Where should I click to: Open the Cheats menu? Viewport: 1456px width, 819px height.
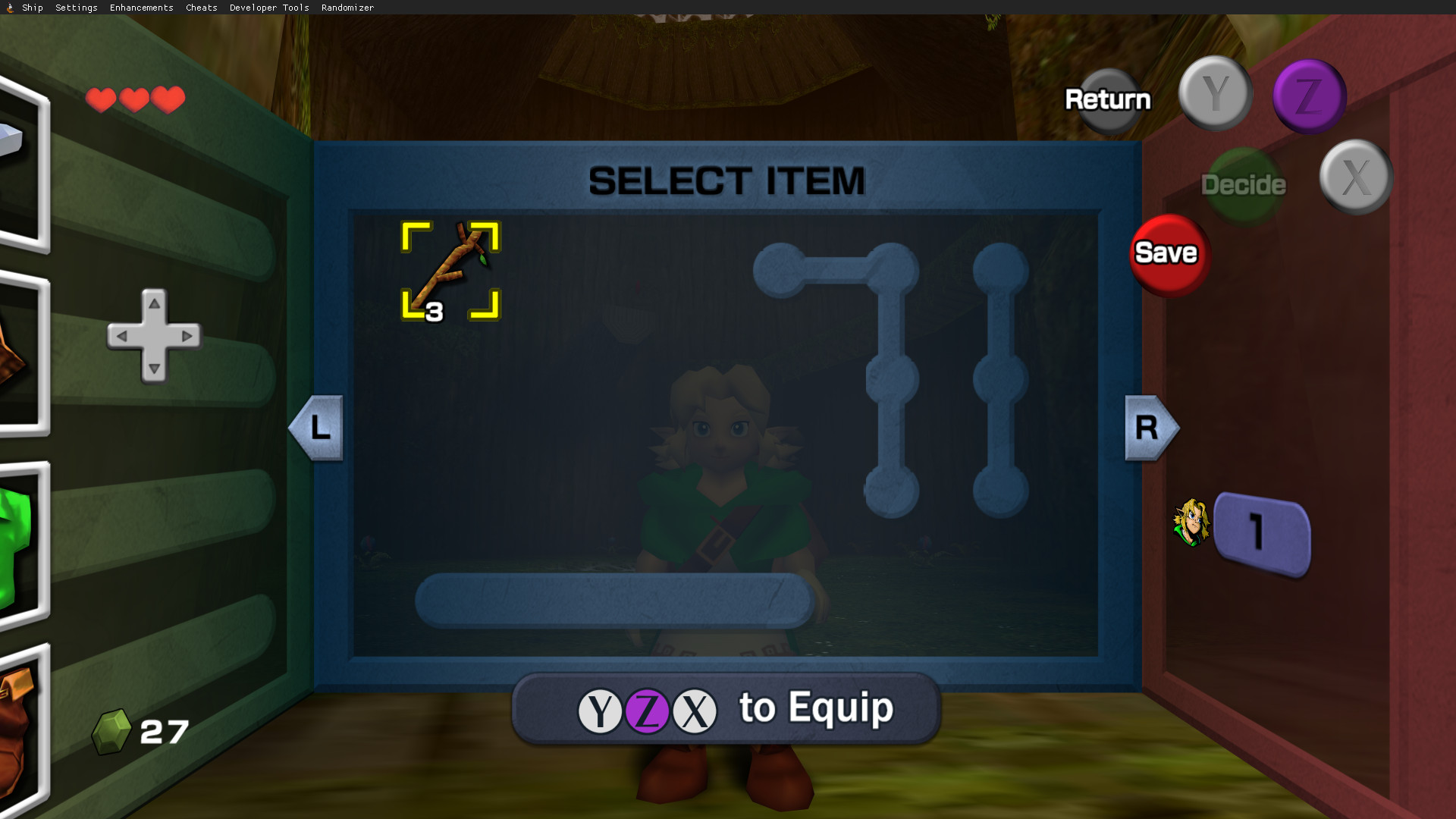tap(201, 8)
